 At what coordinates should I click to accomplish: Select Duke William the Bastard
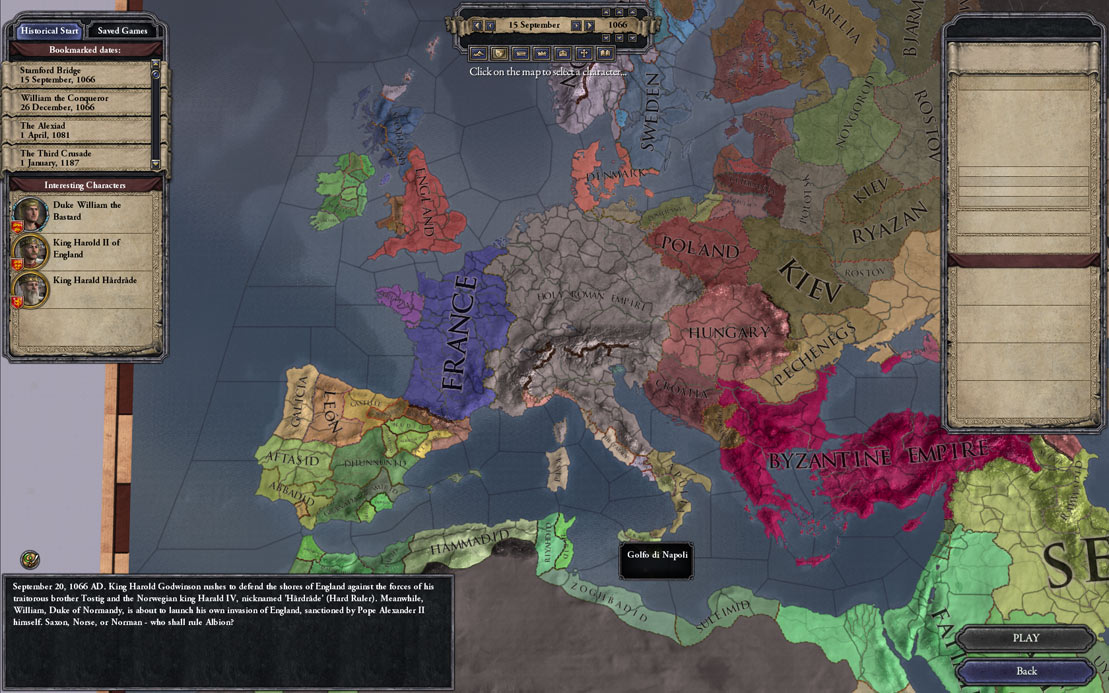tap(85, 211)
